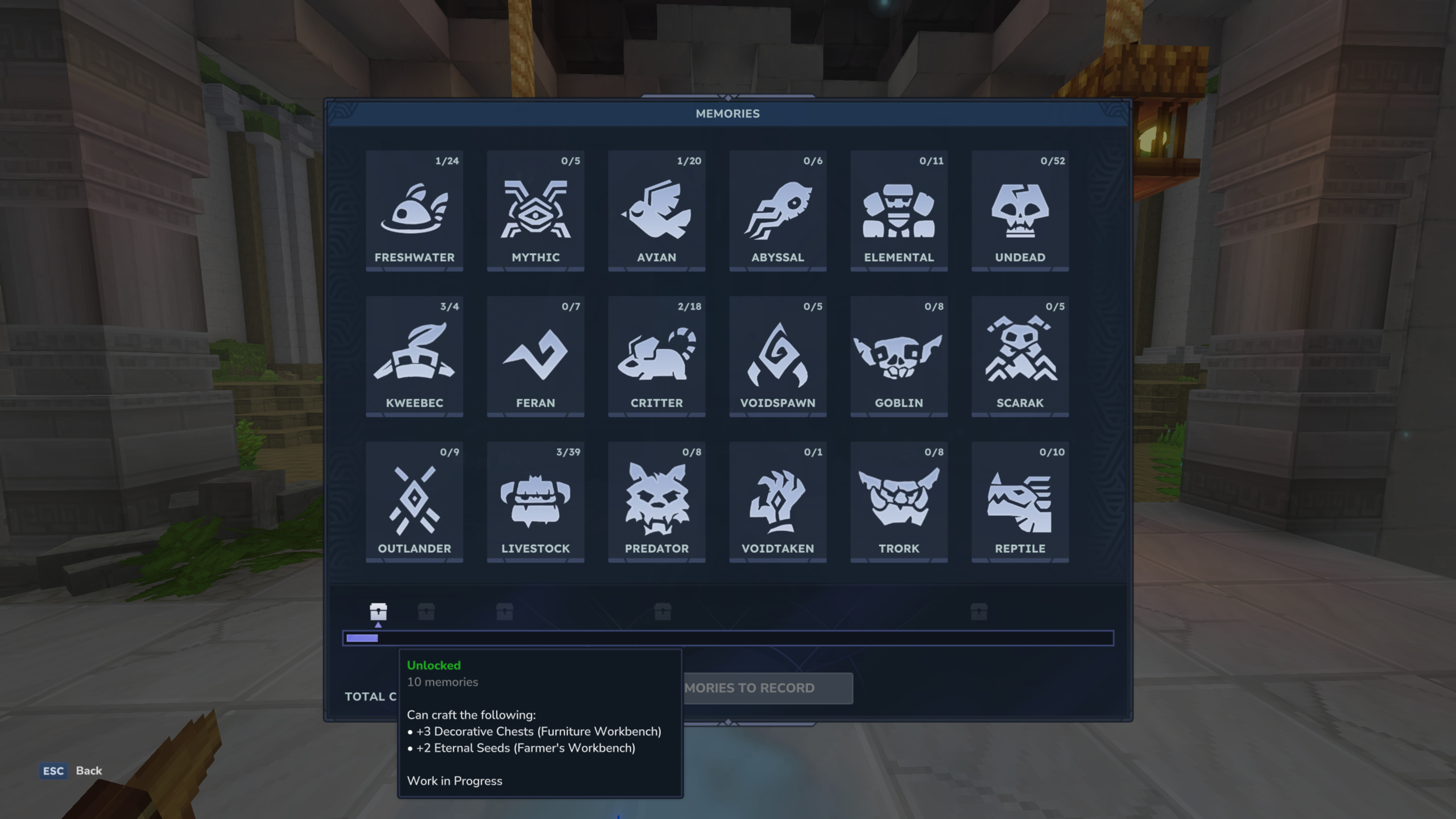The width and height of the screenshot is (1456, 819).
Task: Open the Scarak memories collection
Action: tap(1019, 357)
